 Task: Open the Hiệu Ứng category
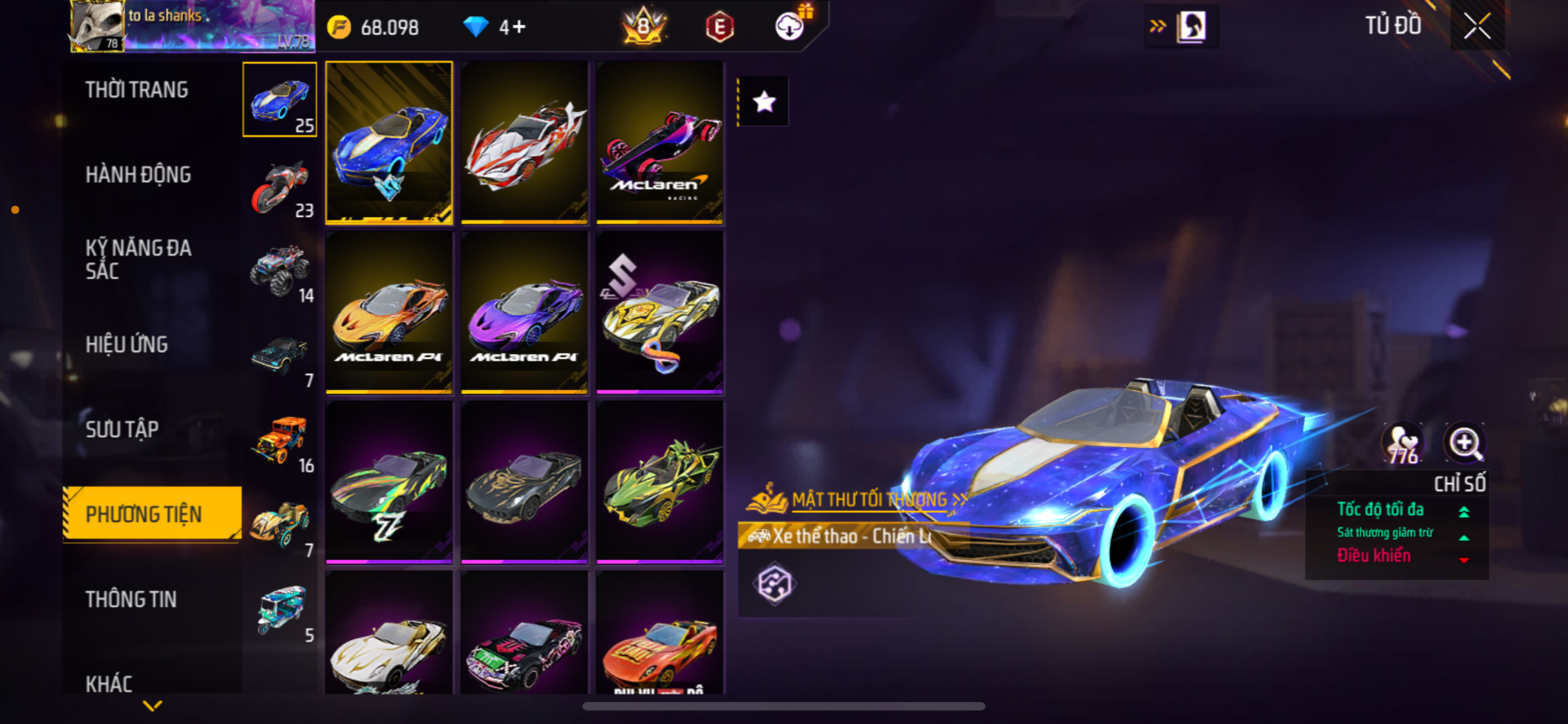127,344
